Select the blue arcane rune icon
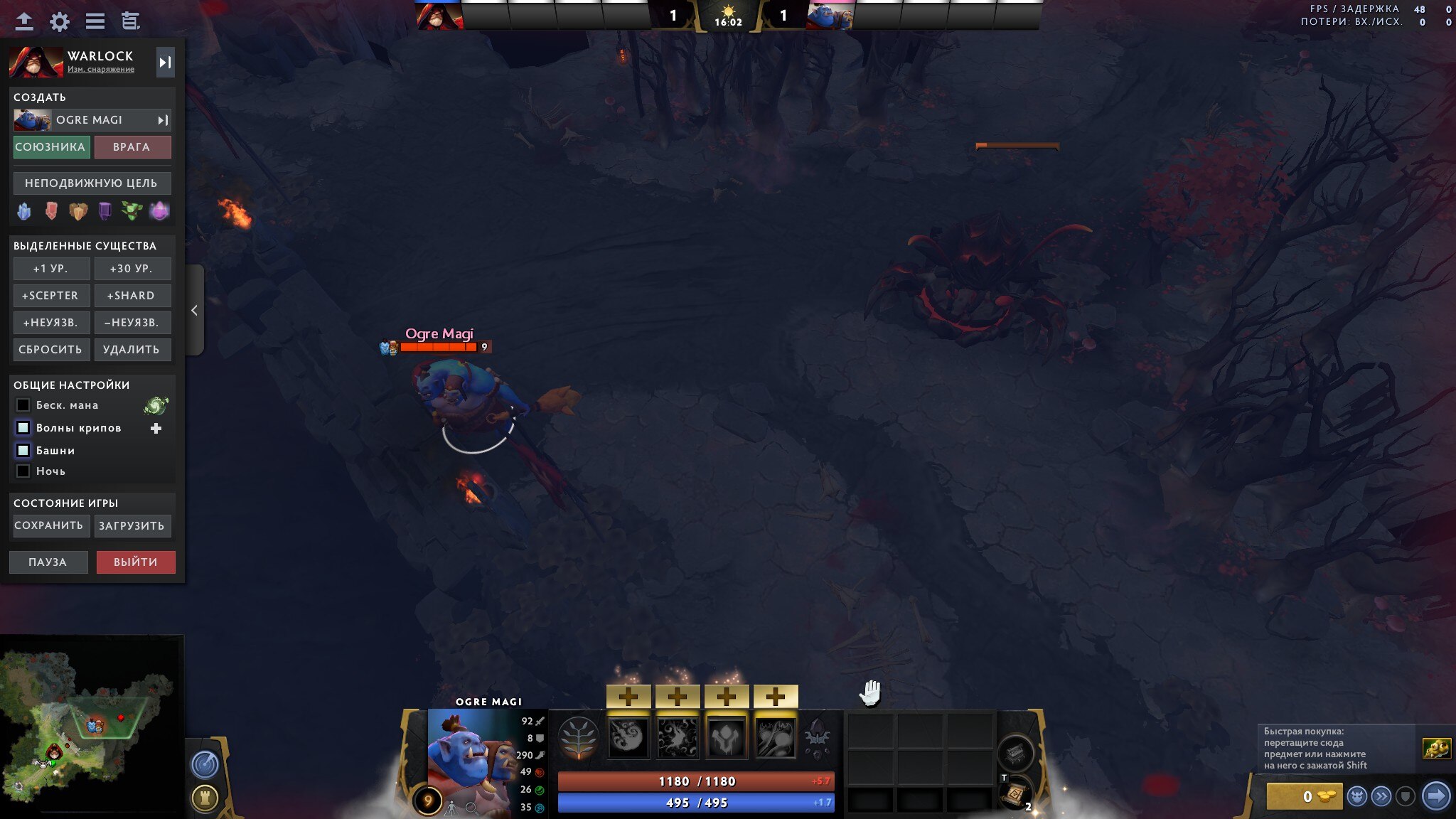1456x819 pixels. [x=23, y=211]
